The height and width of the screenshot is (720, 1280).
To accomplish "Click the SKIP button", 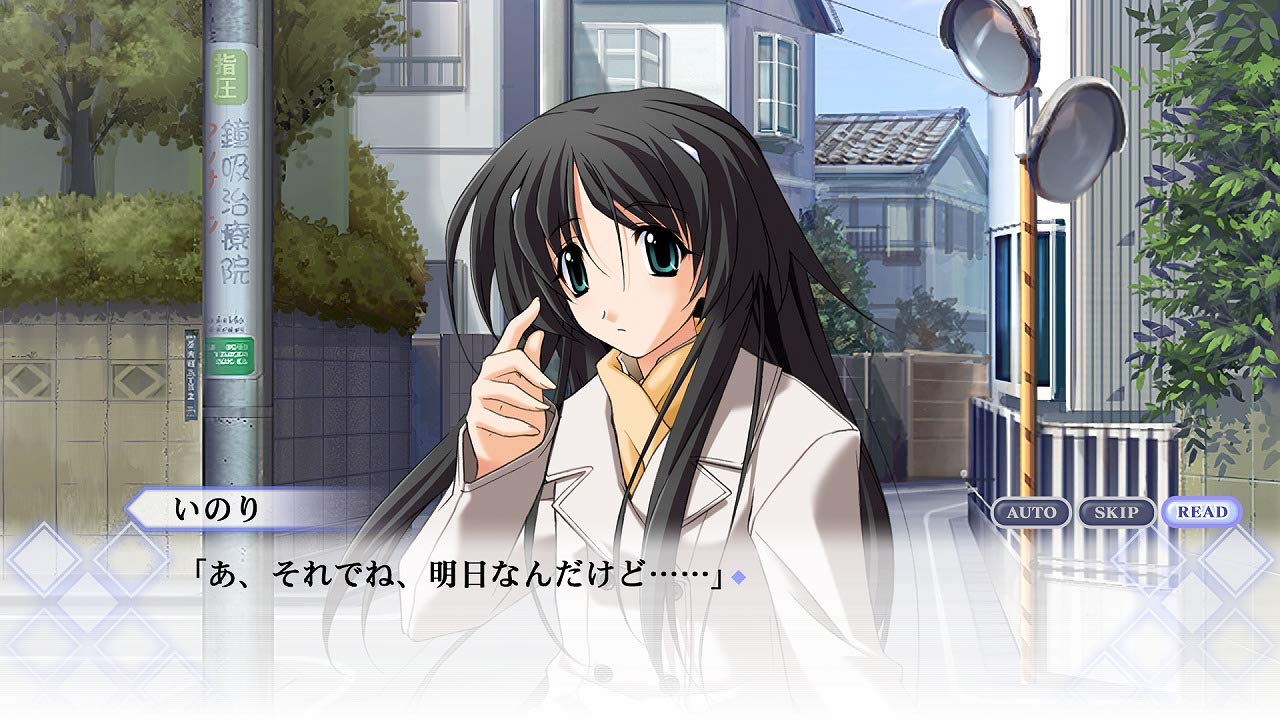I will point(1116,512).
